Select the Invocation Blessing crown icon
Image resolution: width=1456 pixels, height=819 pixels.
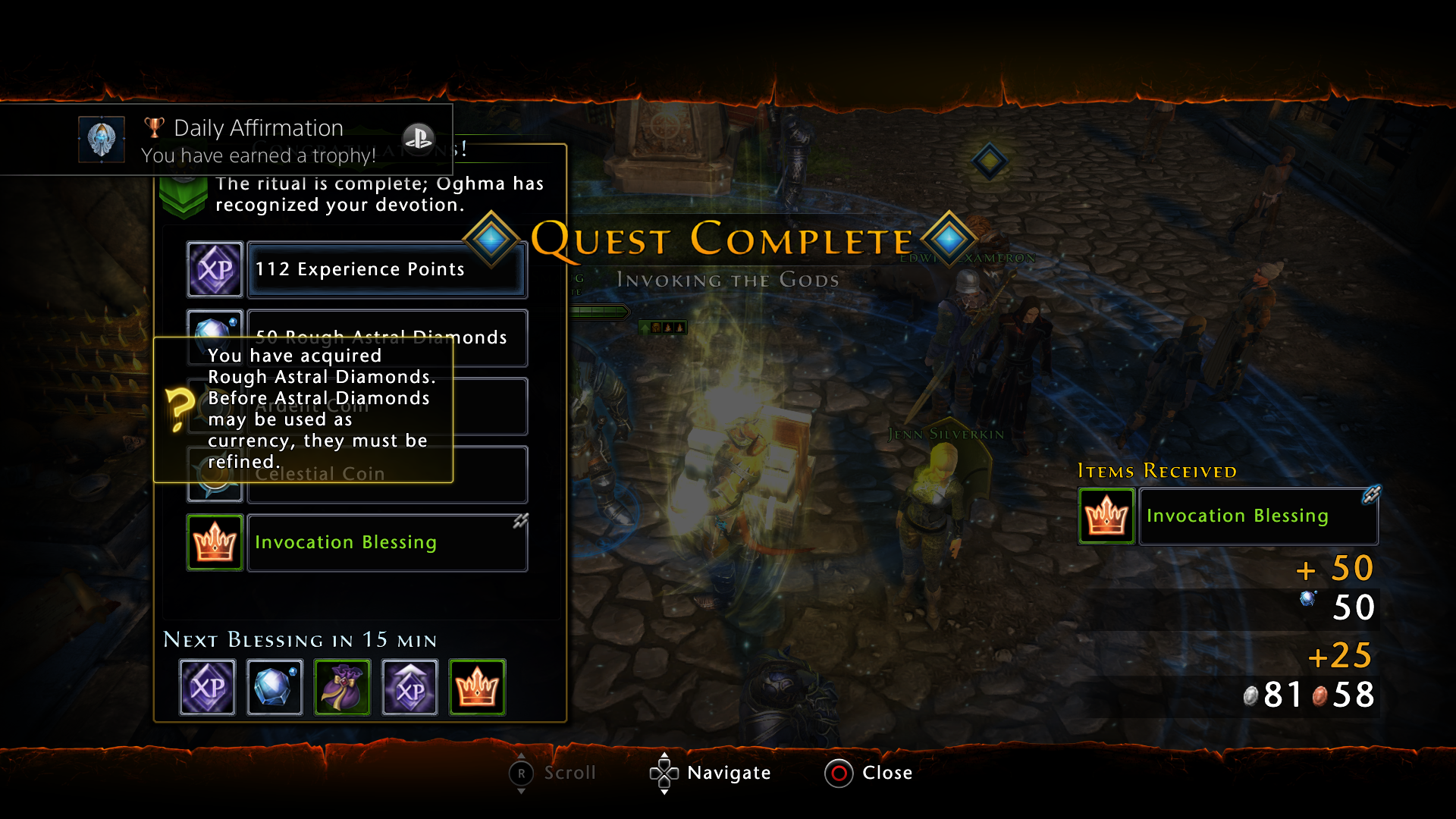[x=215, y=541]
